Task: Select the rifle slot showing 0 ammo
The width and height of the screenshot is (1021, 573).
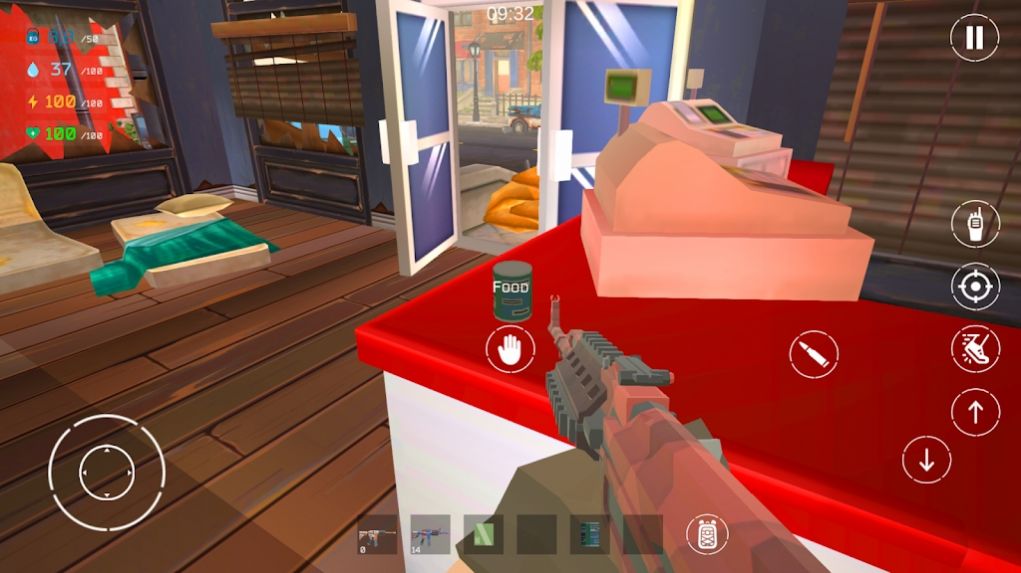Action: click(x=379, y=534)
